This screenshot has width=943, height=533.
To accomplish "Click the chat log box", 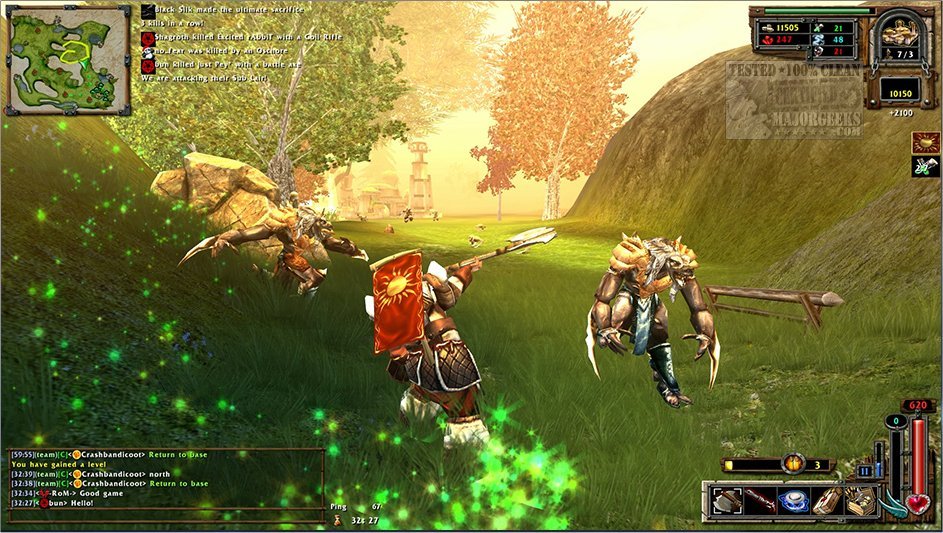I will point(166,484).
